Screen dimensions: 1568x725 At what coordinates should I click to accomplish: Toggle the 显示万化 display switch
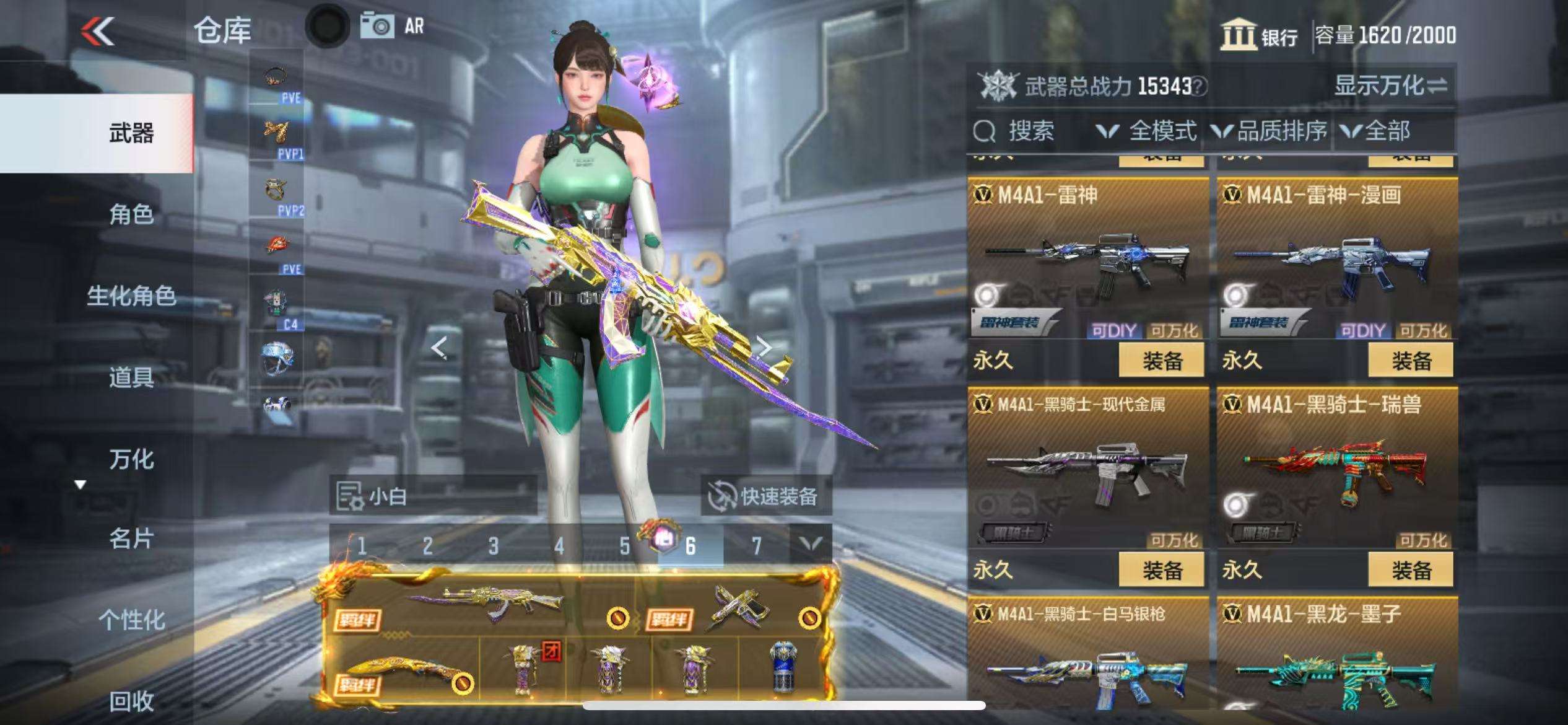click(x=1390, y=86)
